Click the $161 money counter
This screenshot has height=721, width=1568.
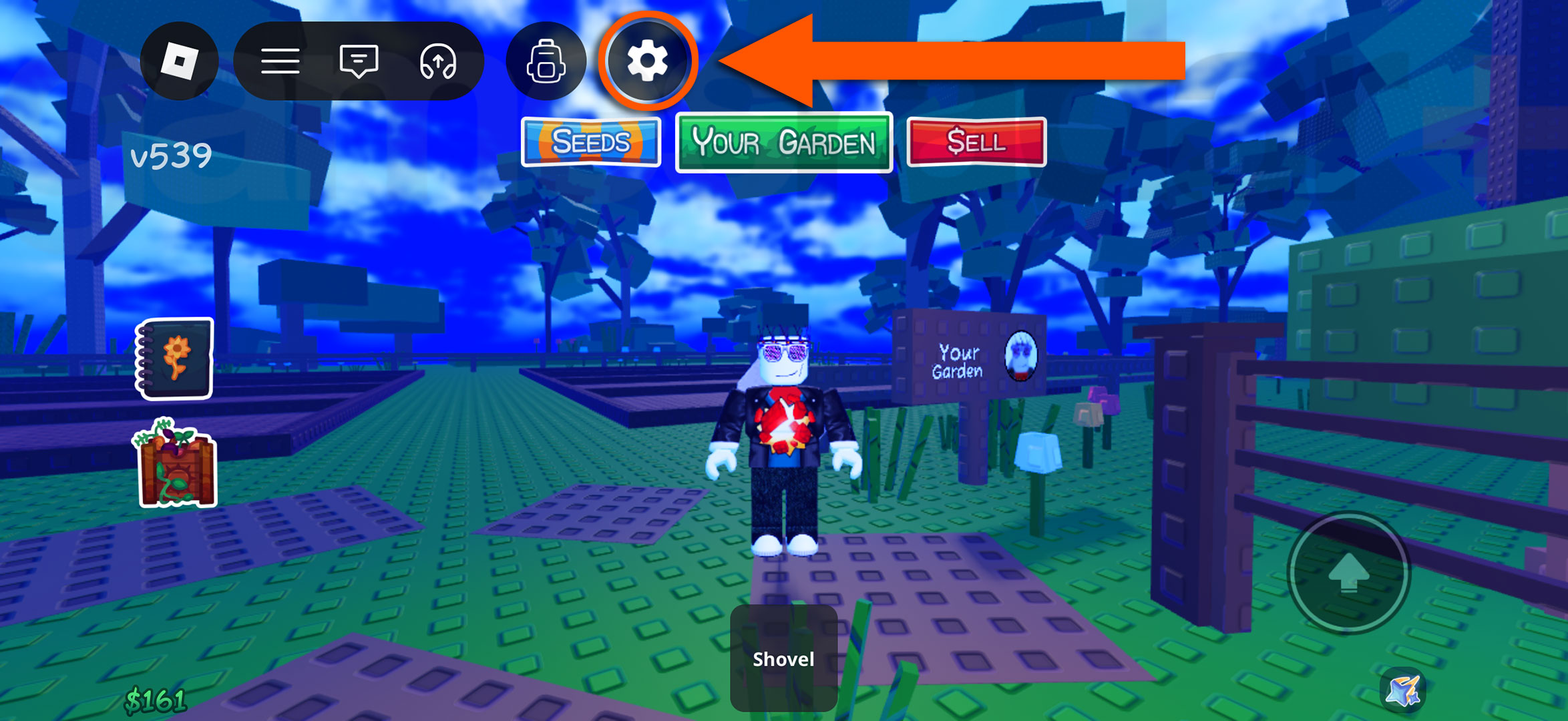(x=155, y=698)
